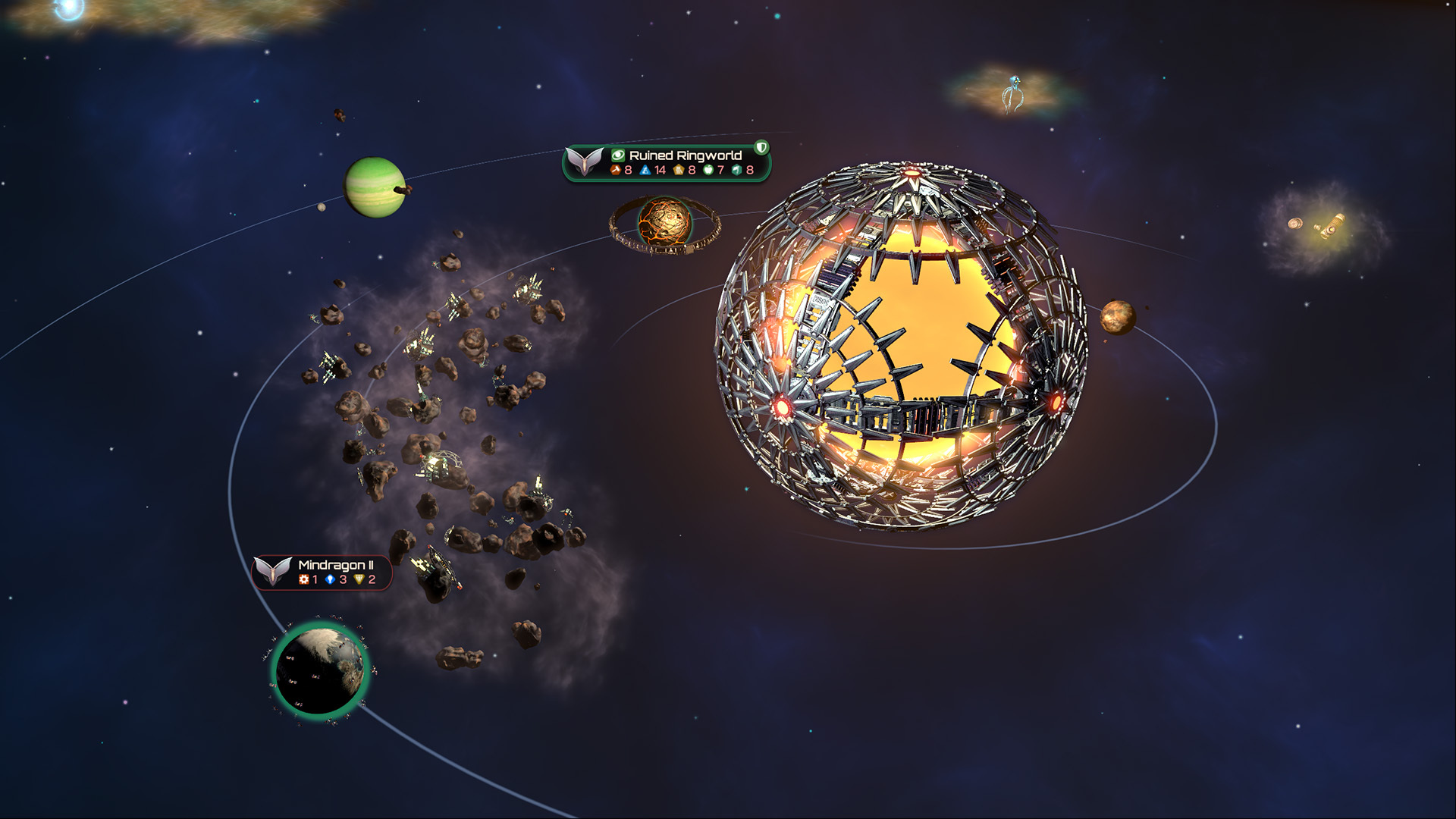Select the Ruined Ringworld name plate

coord(684,155)
